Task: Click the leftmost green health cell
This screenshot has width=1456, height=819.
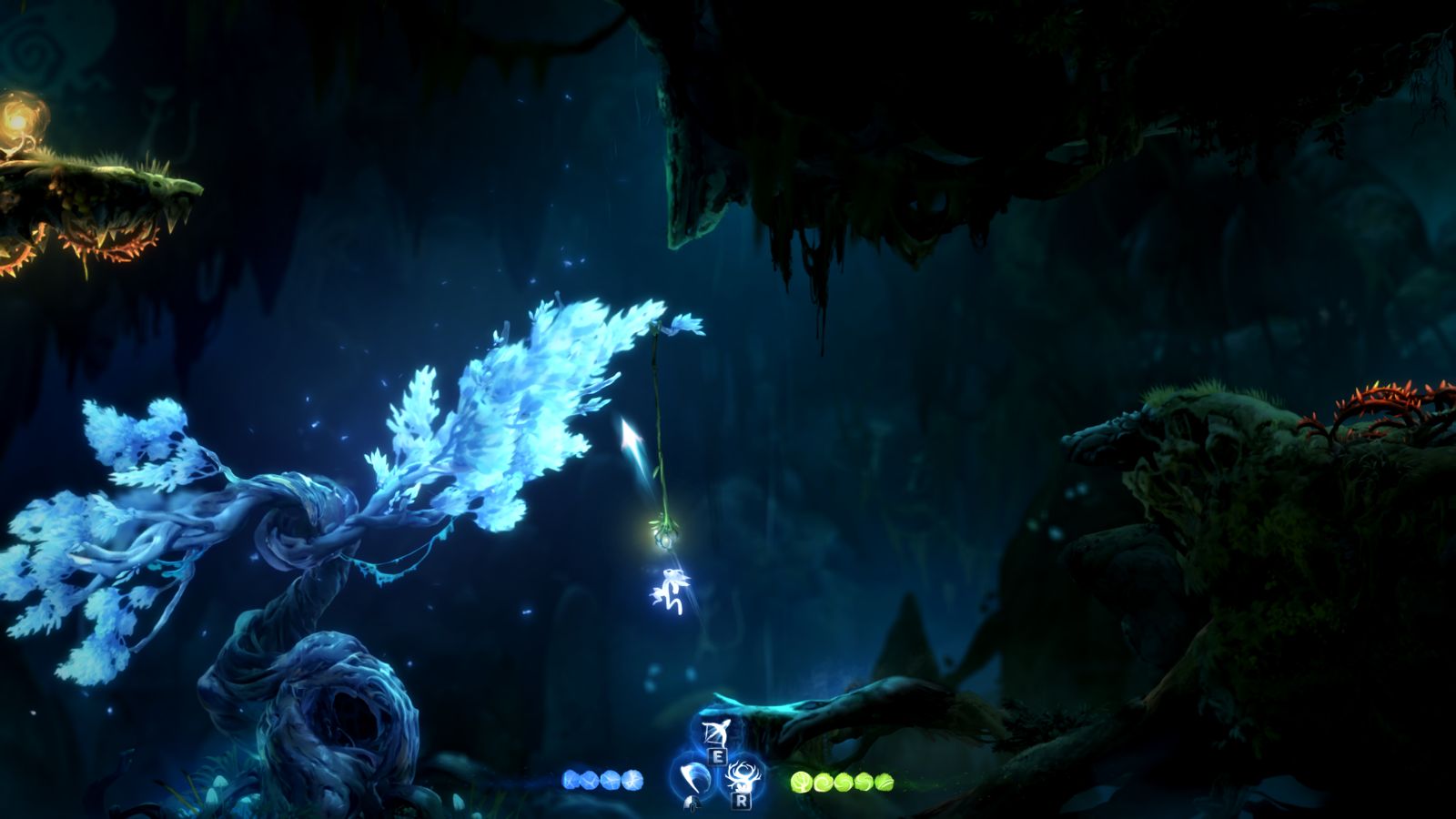Action: tap(802, 780)
